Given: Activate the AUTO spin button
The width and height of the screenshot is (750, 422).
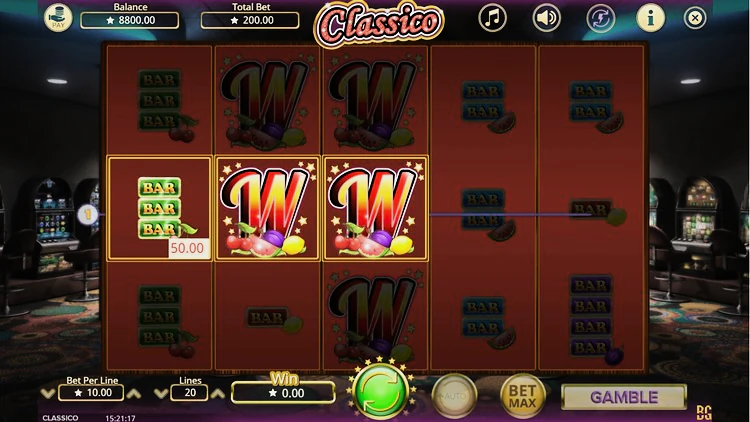Looking at the screenshot, I should coord(455,394).
